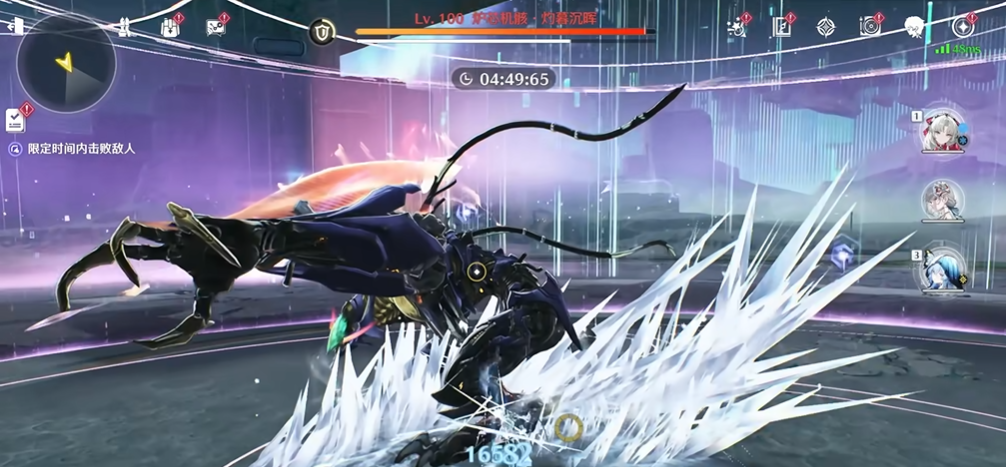This screenshot has height=467, width=1006.
Task: Switch to the grey-haired middle party member
Action: pos(942,201)
